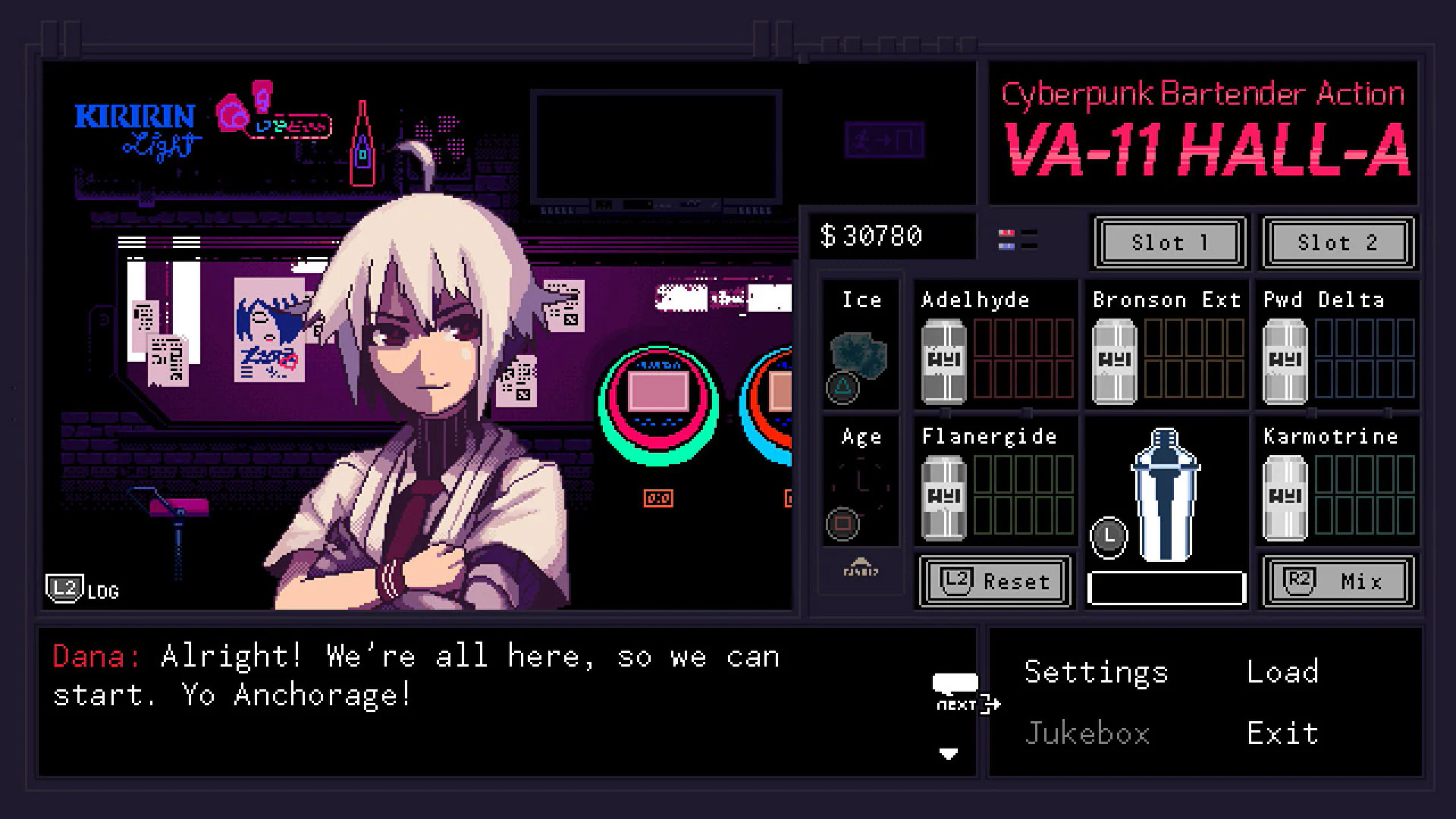Select the Ice cube in the Ice panel
Screen dimensions: 1456x819
(x=861, y=353)
